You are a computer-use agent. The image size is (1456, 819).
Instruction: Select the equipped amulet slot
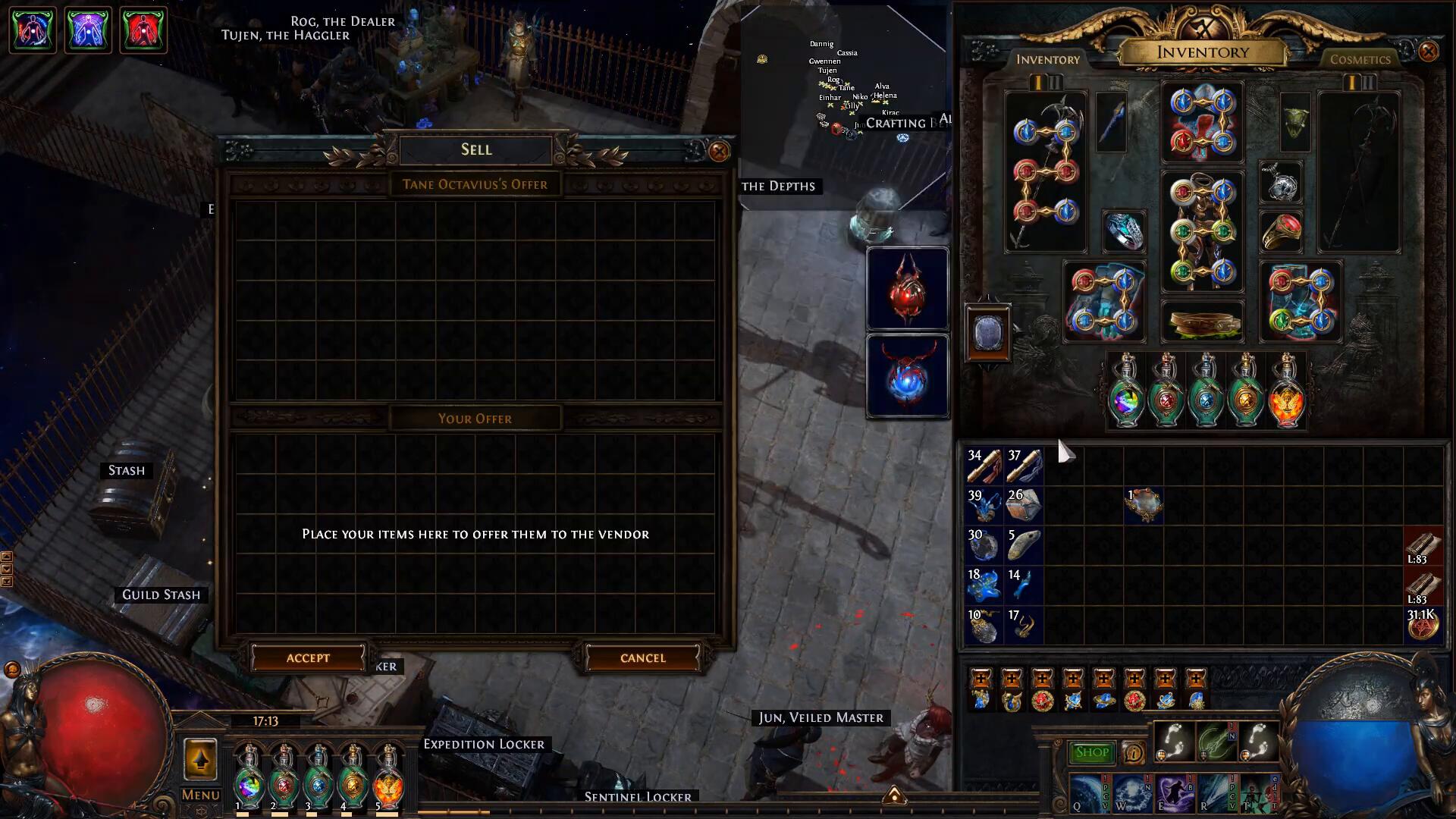point(1281,182)
